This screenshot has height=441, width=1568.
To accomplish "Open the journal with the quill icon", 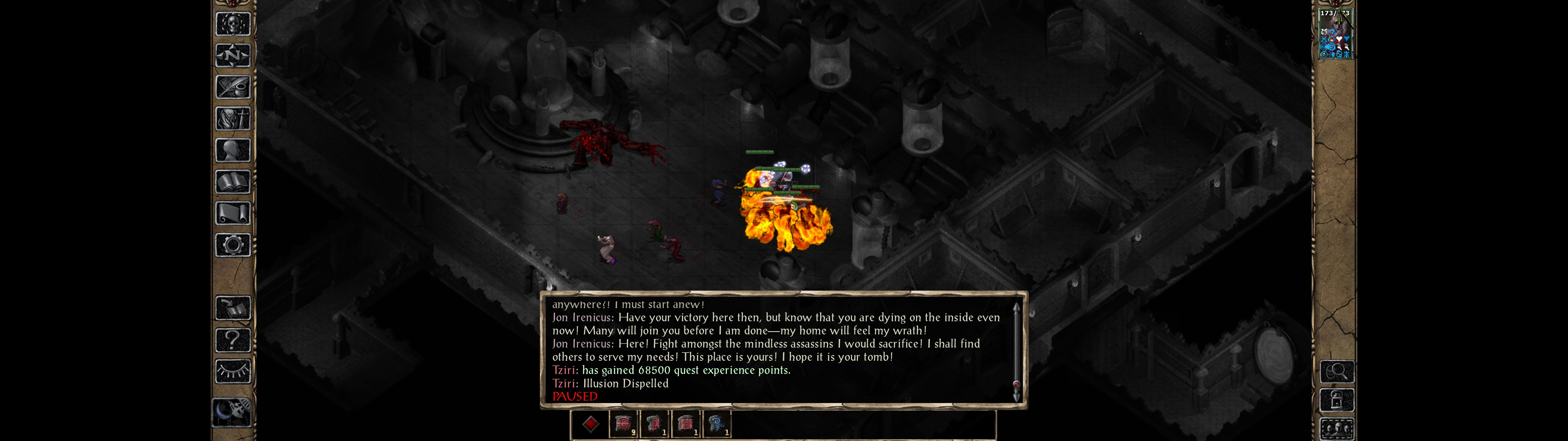I will click(232, 88).
